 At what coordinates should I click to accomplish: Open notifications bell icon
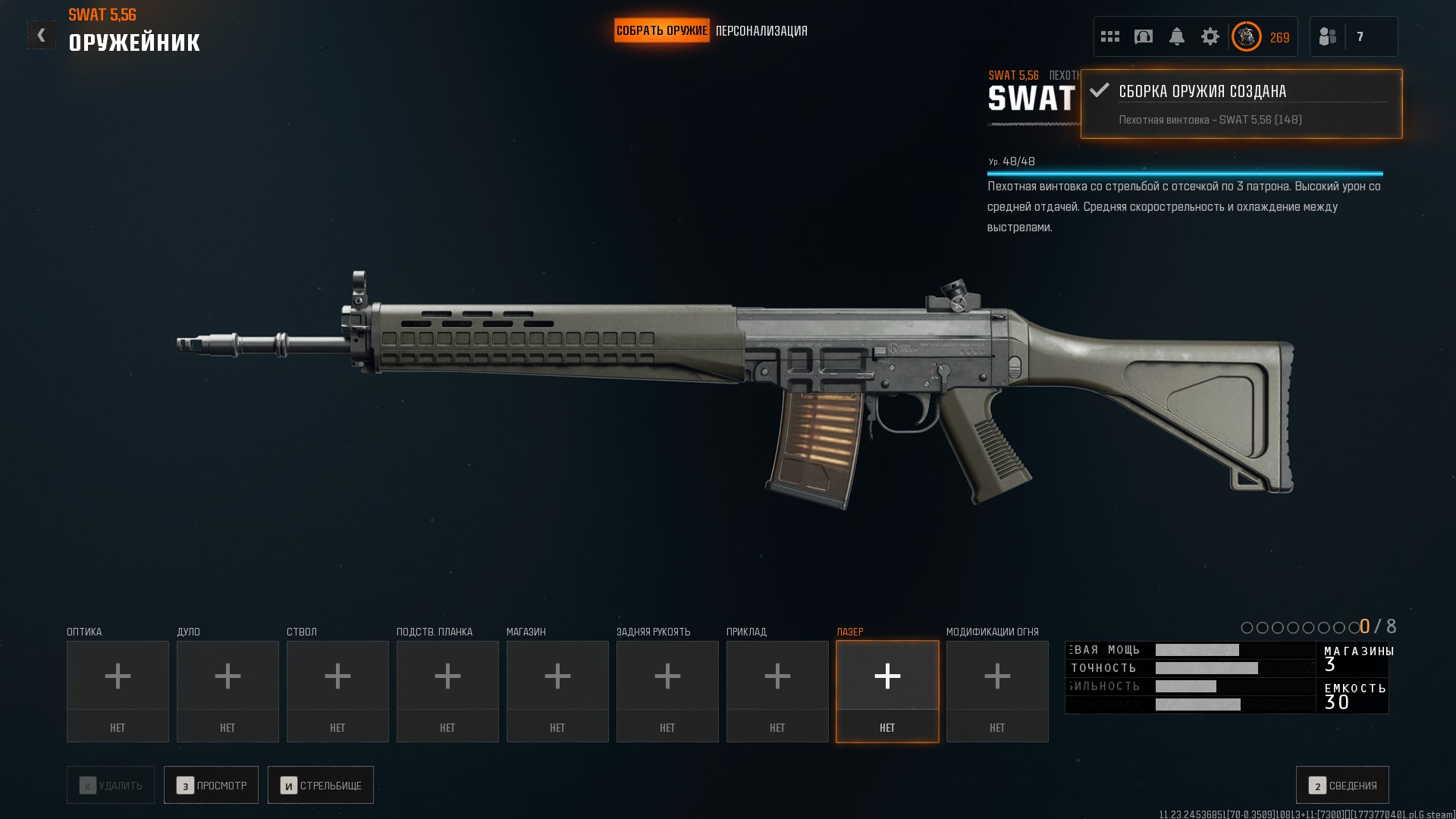(1177, 36)
